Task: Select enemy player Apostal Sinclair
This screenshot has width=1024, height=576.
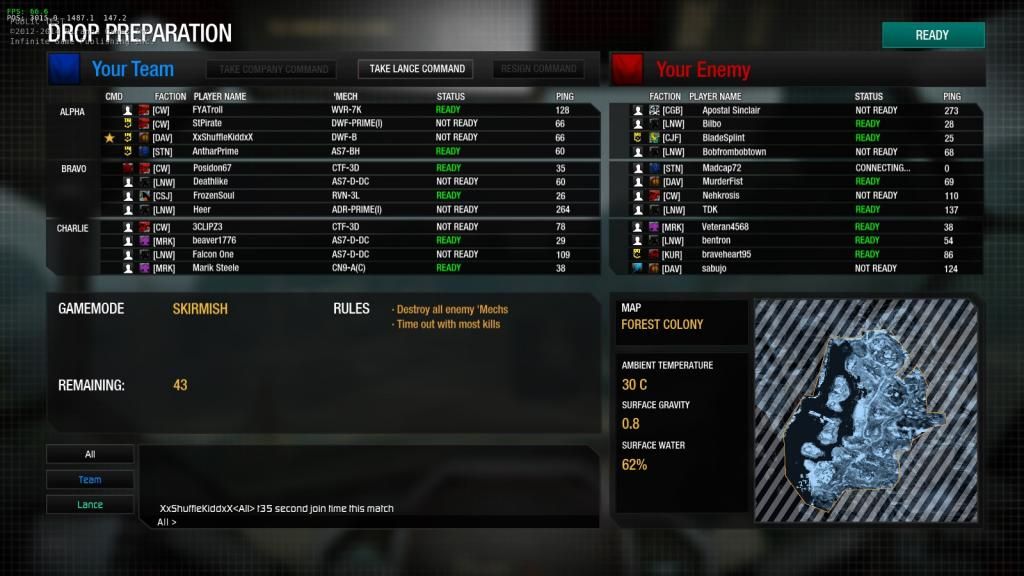Action: [x=731, y=110]
